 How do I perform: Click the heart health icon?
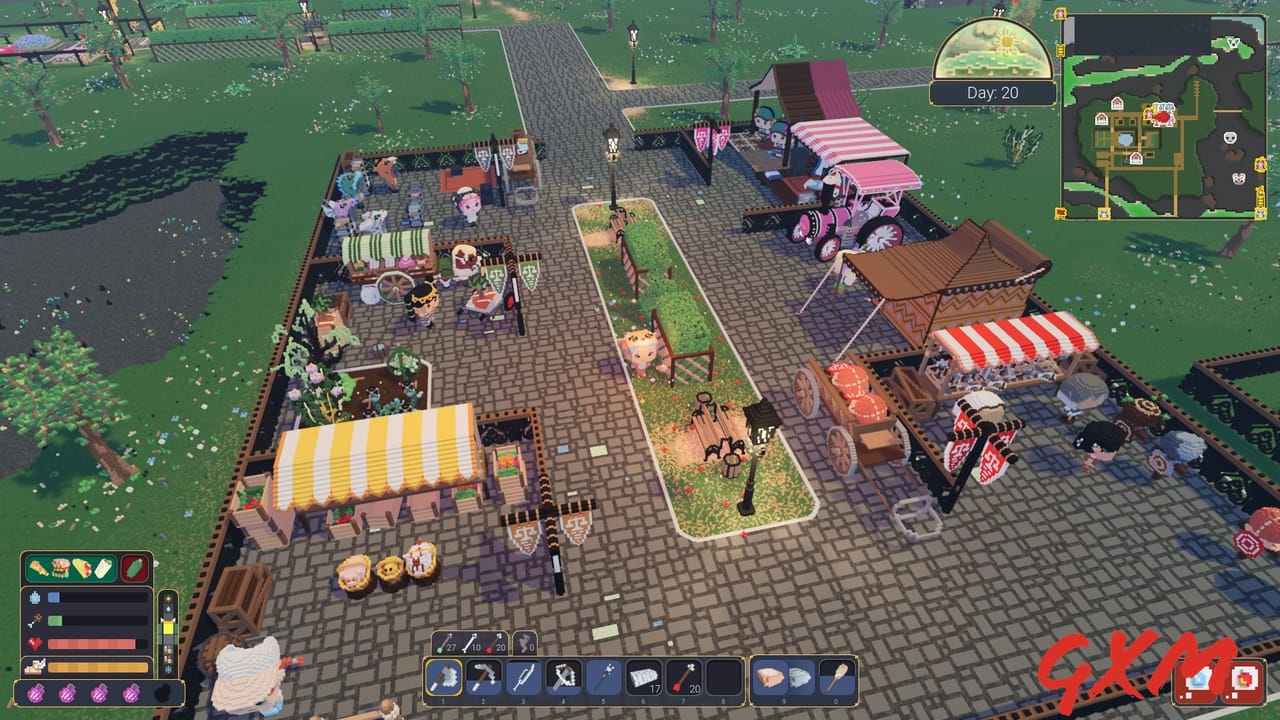[x=34, y=641]
